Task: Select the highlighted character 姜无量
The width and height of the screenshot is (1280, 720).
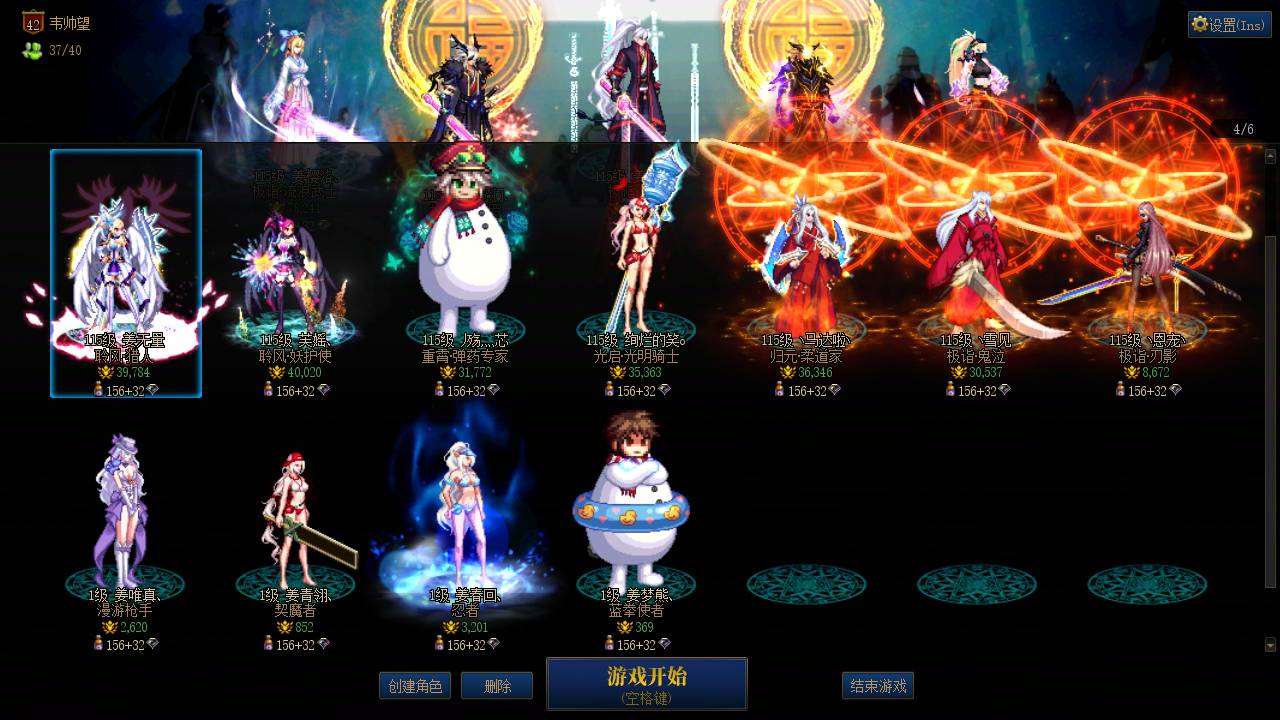Action: tap(125, 260)
